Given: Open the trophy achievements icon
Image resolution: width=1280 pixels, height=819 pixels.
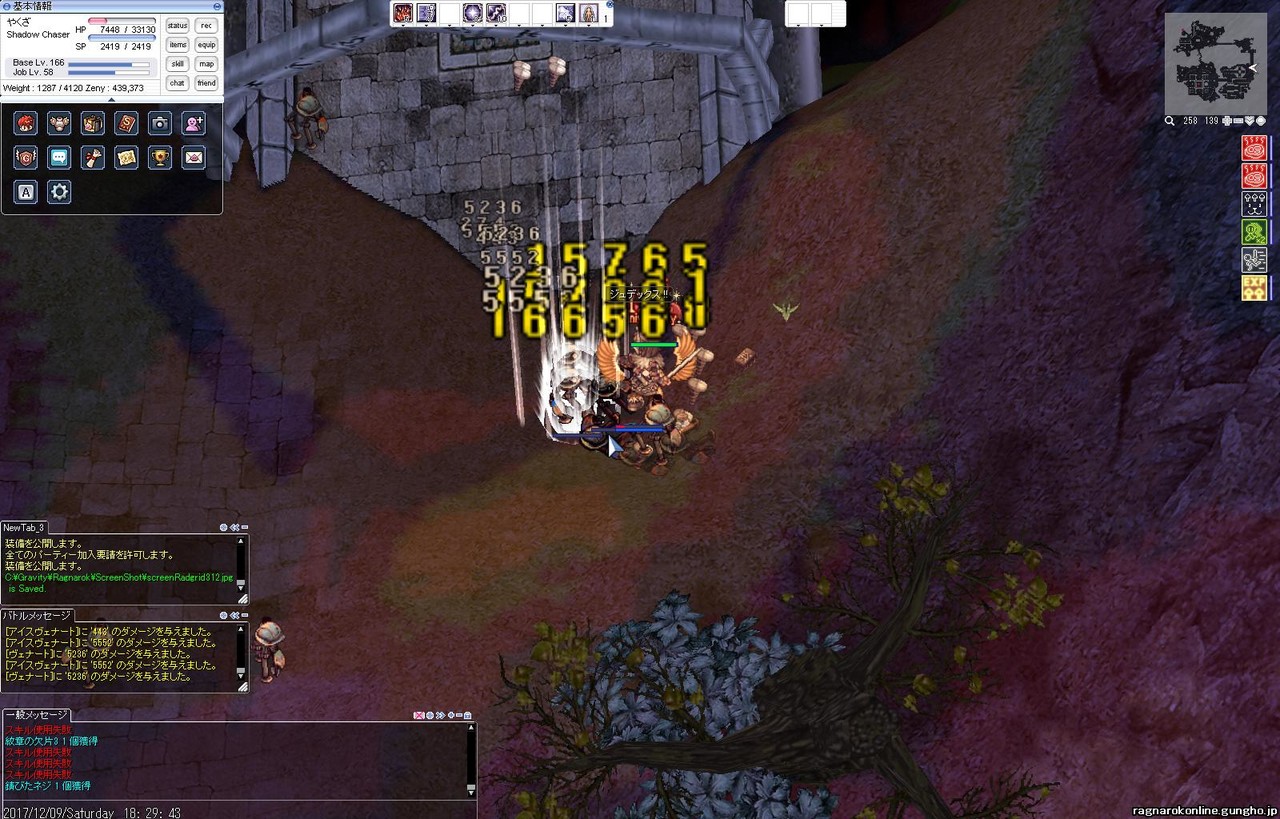Looking at the screenshot, I should point(160,157).
